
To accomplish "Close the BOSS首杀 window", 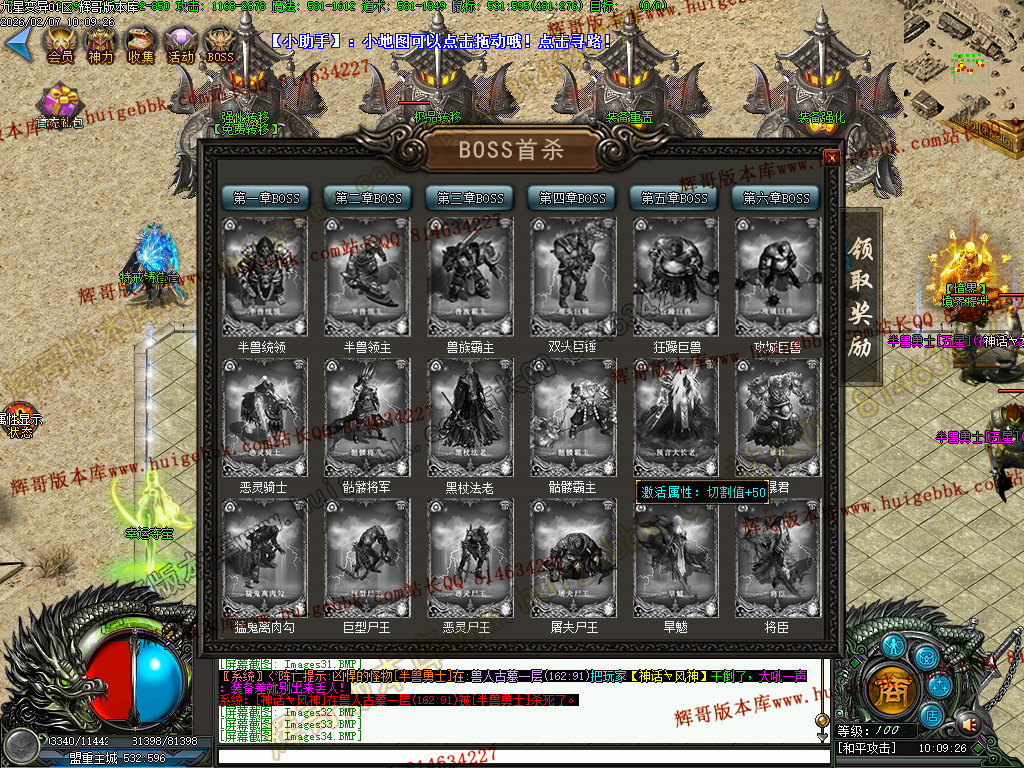I will pyautogui.click(x=831, y=158).
